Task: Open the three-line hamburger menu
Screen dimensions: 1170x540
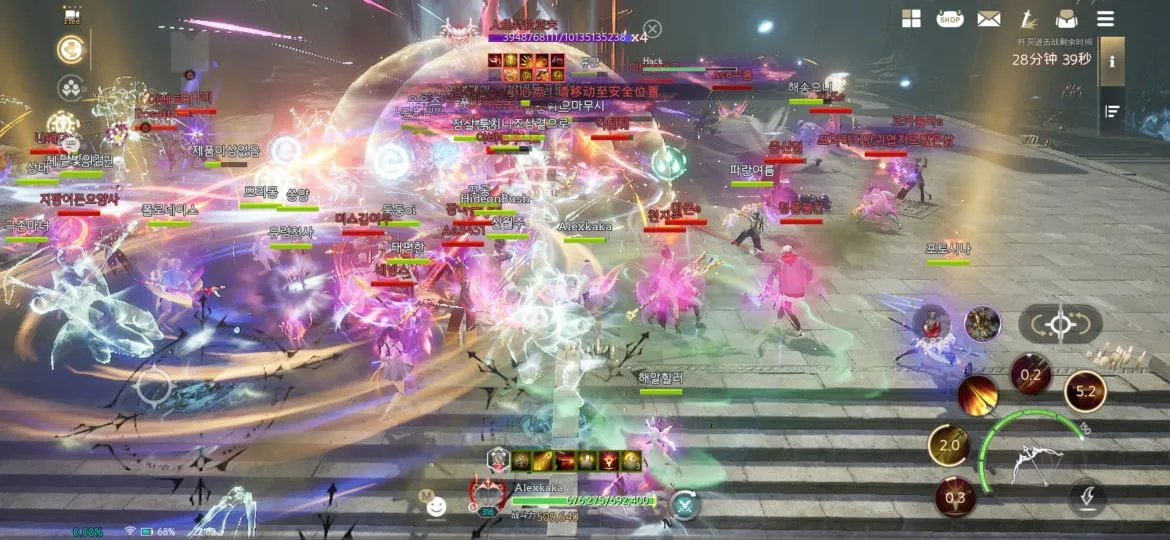Action: point(1105,19)
